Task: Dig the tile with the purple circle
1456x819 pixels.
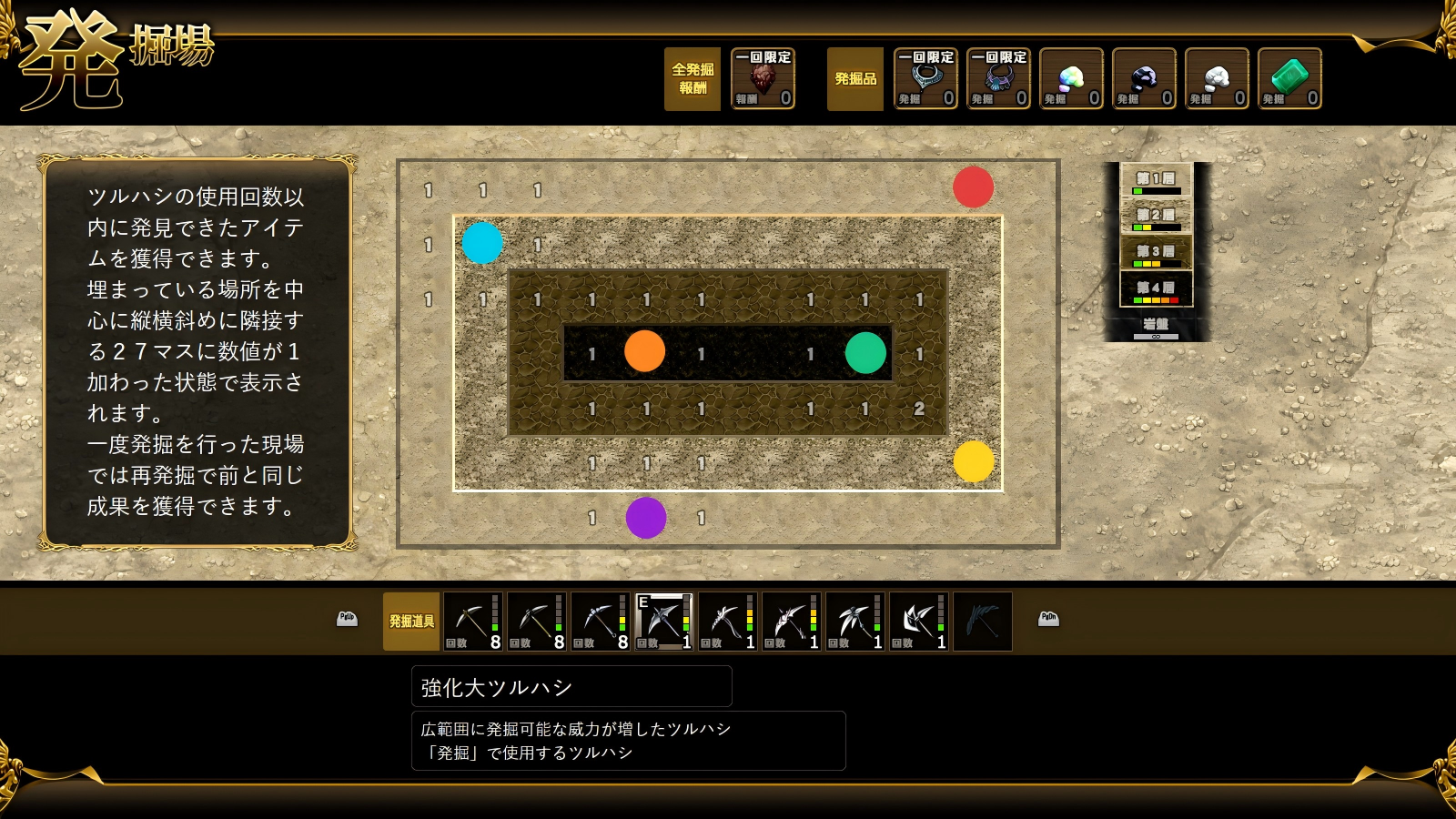Action: click(x=646, y=518)
